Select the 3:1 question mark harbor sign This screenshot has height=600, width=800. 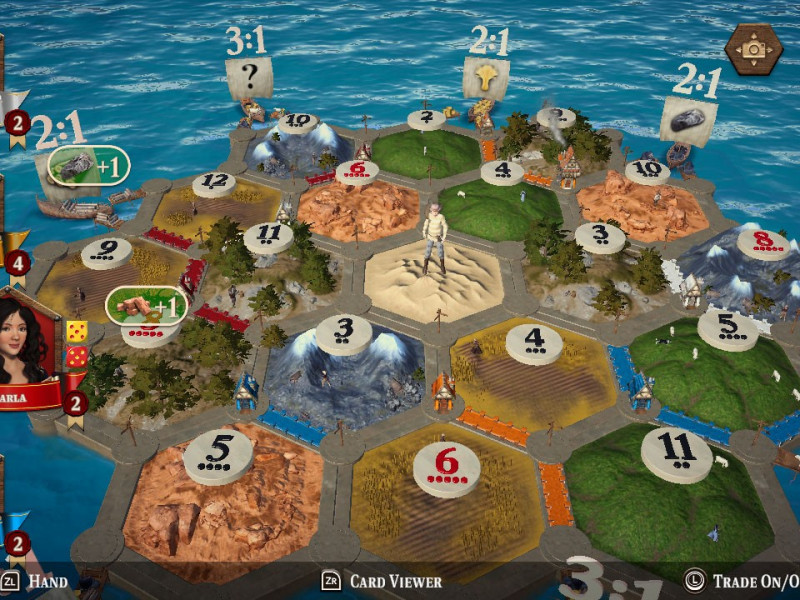248,77
